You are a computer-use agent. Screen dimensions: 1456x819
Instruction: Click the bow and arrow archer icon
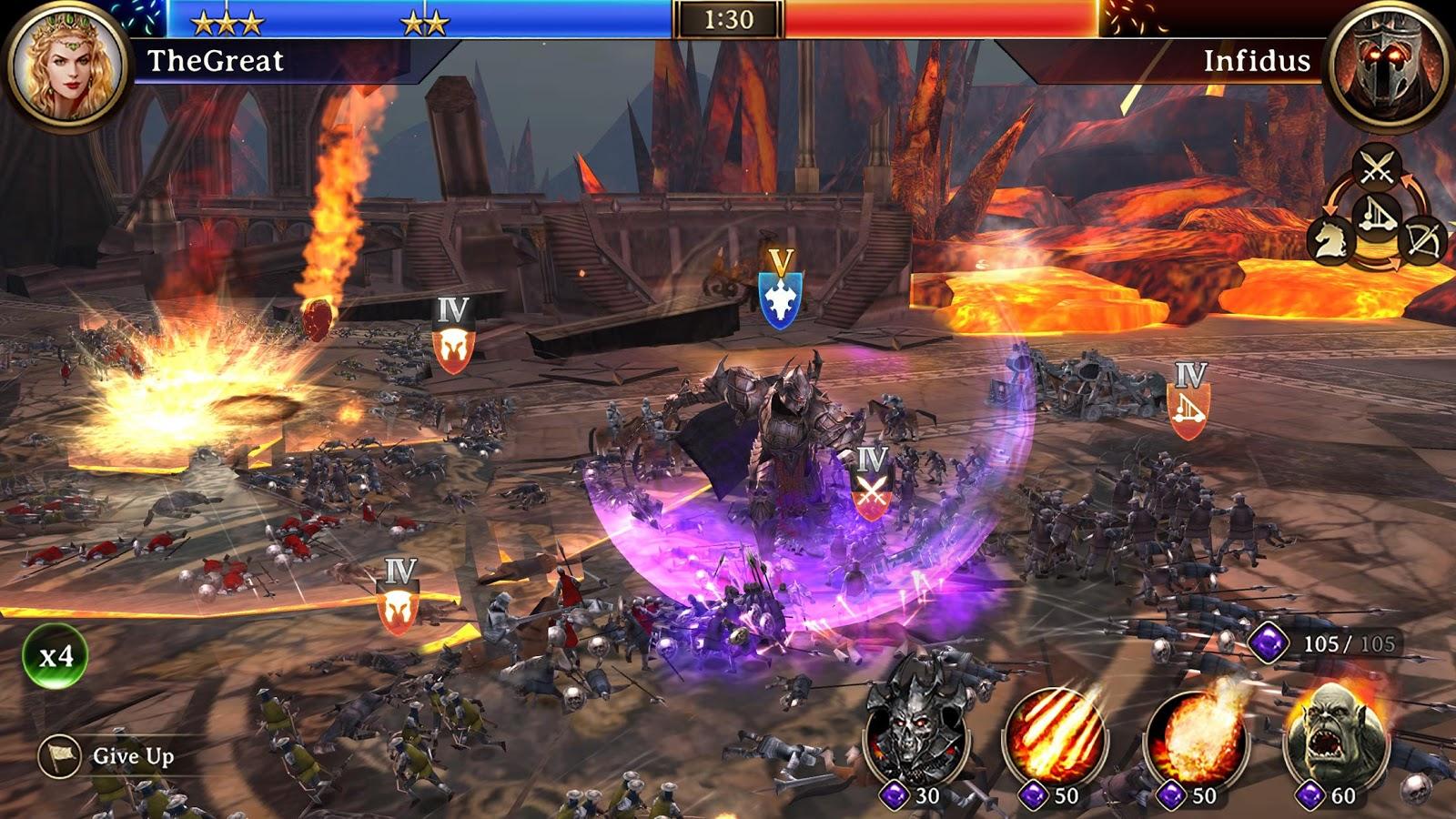[x=1421, y=240]
